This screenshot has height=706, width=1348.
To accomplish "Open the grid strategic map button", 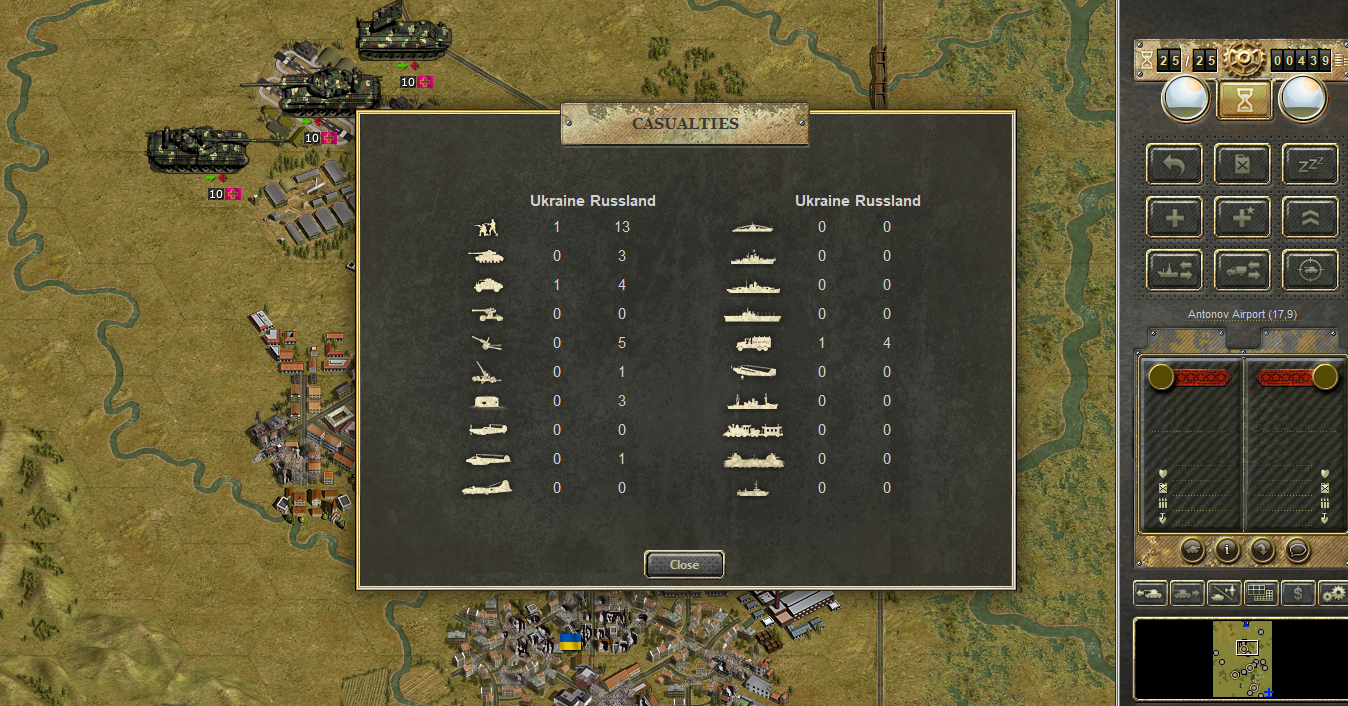I will [1260, 593].
